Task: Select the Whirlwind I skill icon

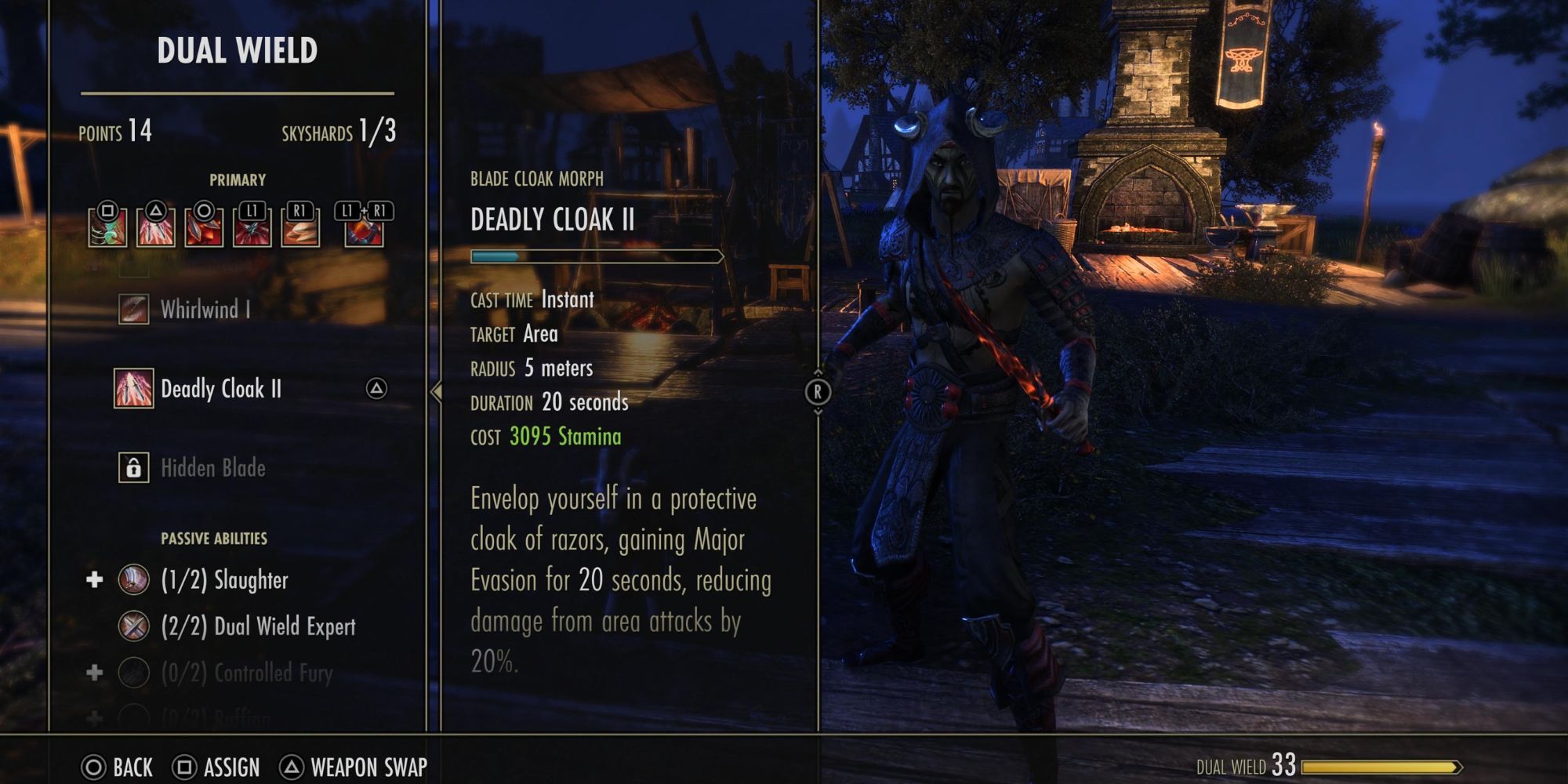Action: point(134,310)
